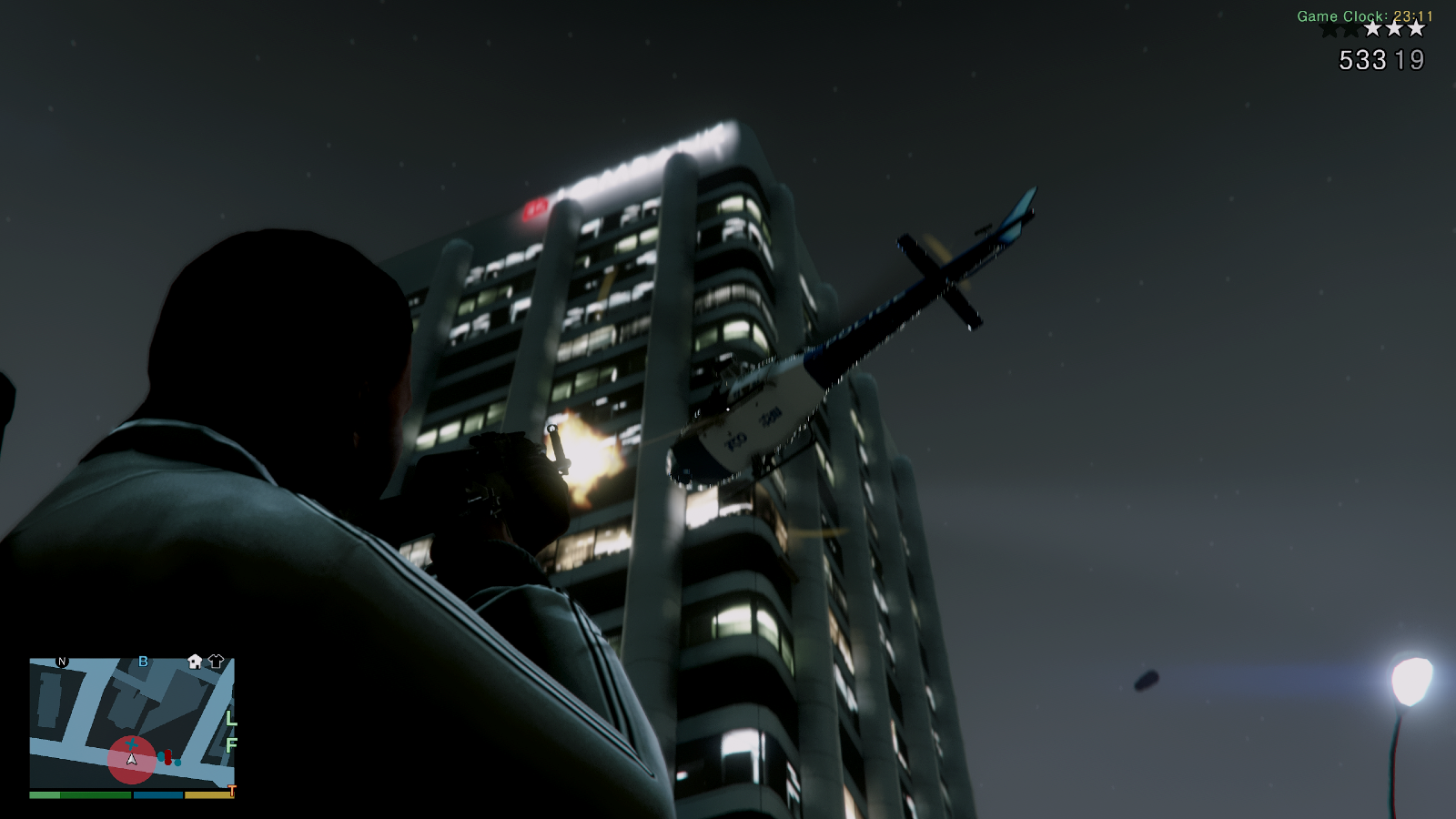
Task: Click the North compass icon on the minimap
Action: pos(61,662)
